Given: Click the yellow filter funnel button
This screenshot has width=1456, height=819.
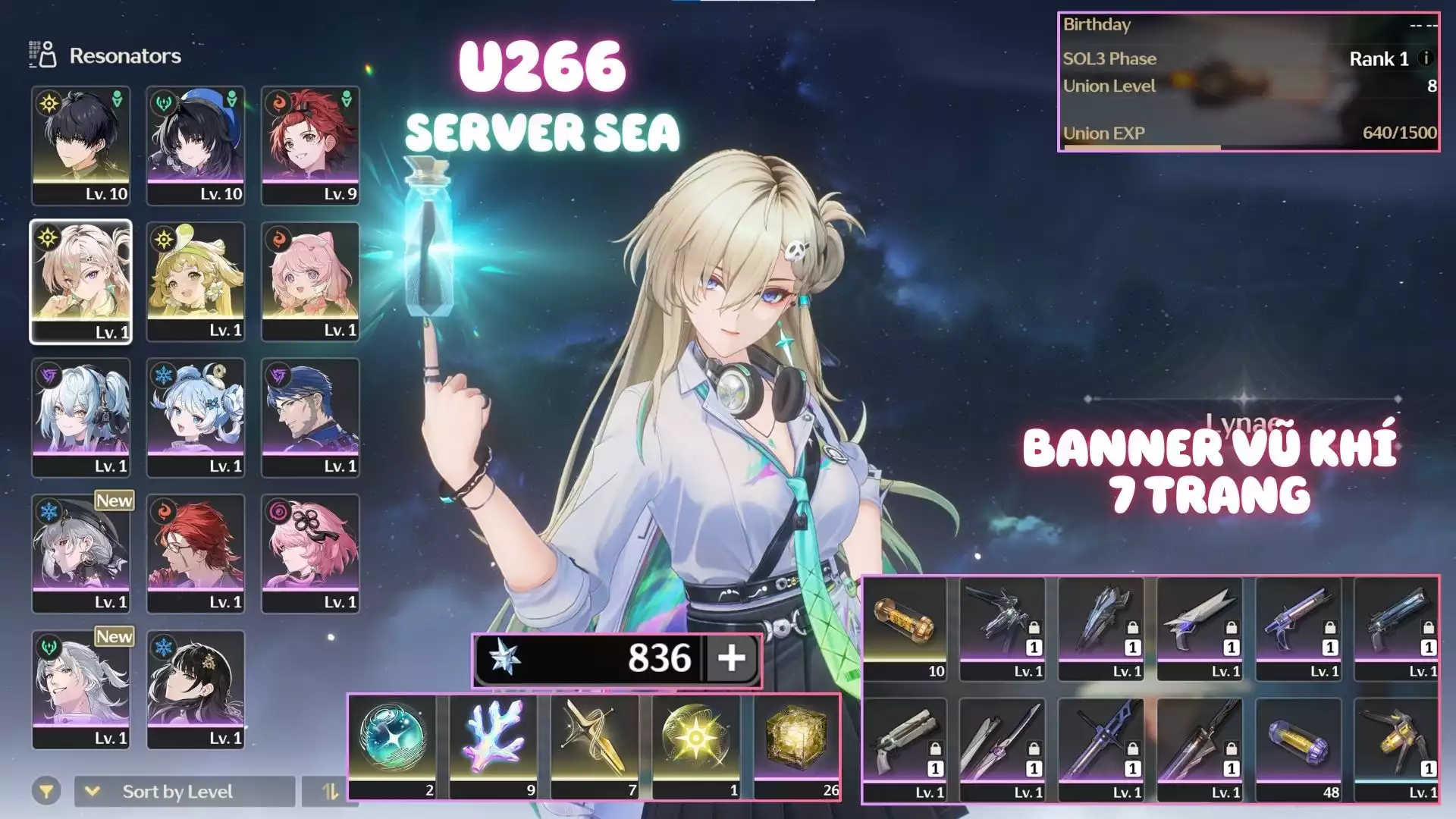Looking at the screenshot, I should click(46, 792).
